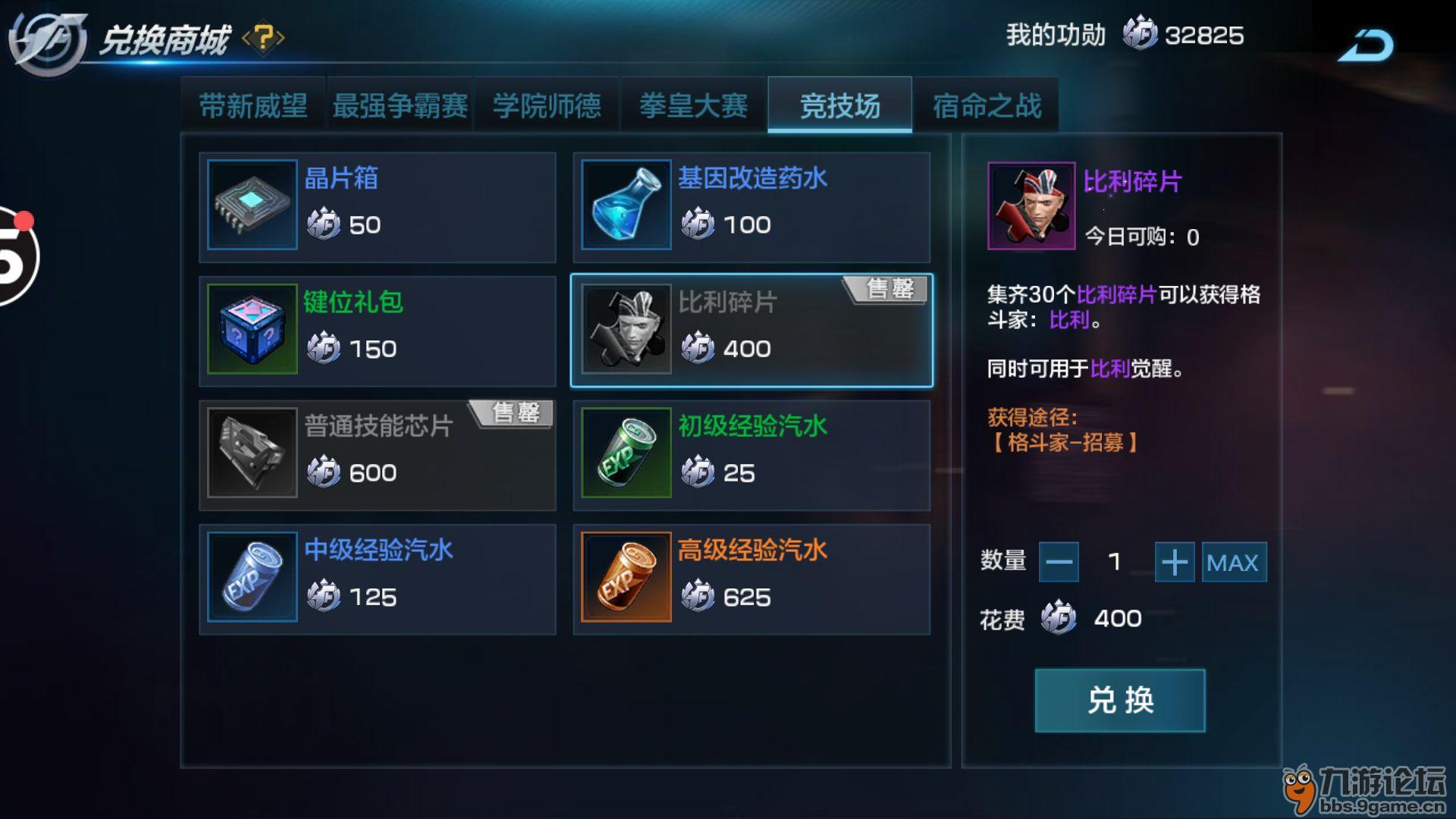Select the 初级经验汽水 item
Image resolution: width=1456 pixels, height=819 pixels.
coord(751,455)
